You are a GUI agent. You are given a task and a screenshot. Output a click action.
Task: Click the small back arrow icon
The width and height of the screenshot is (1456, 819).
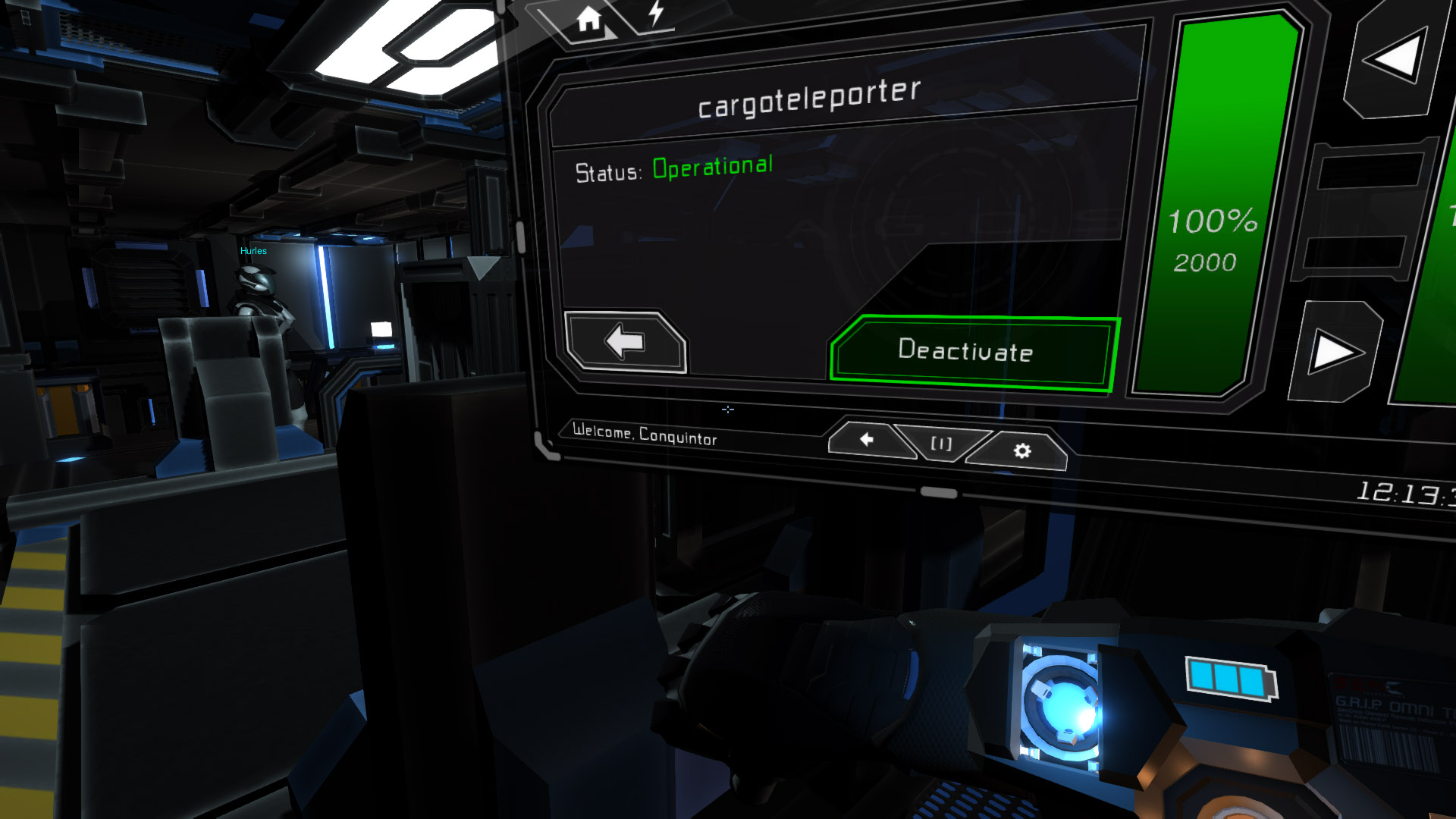866,438
